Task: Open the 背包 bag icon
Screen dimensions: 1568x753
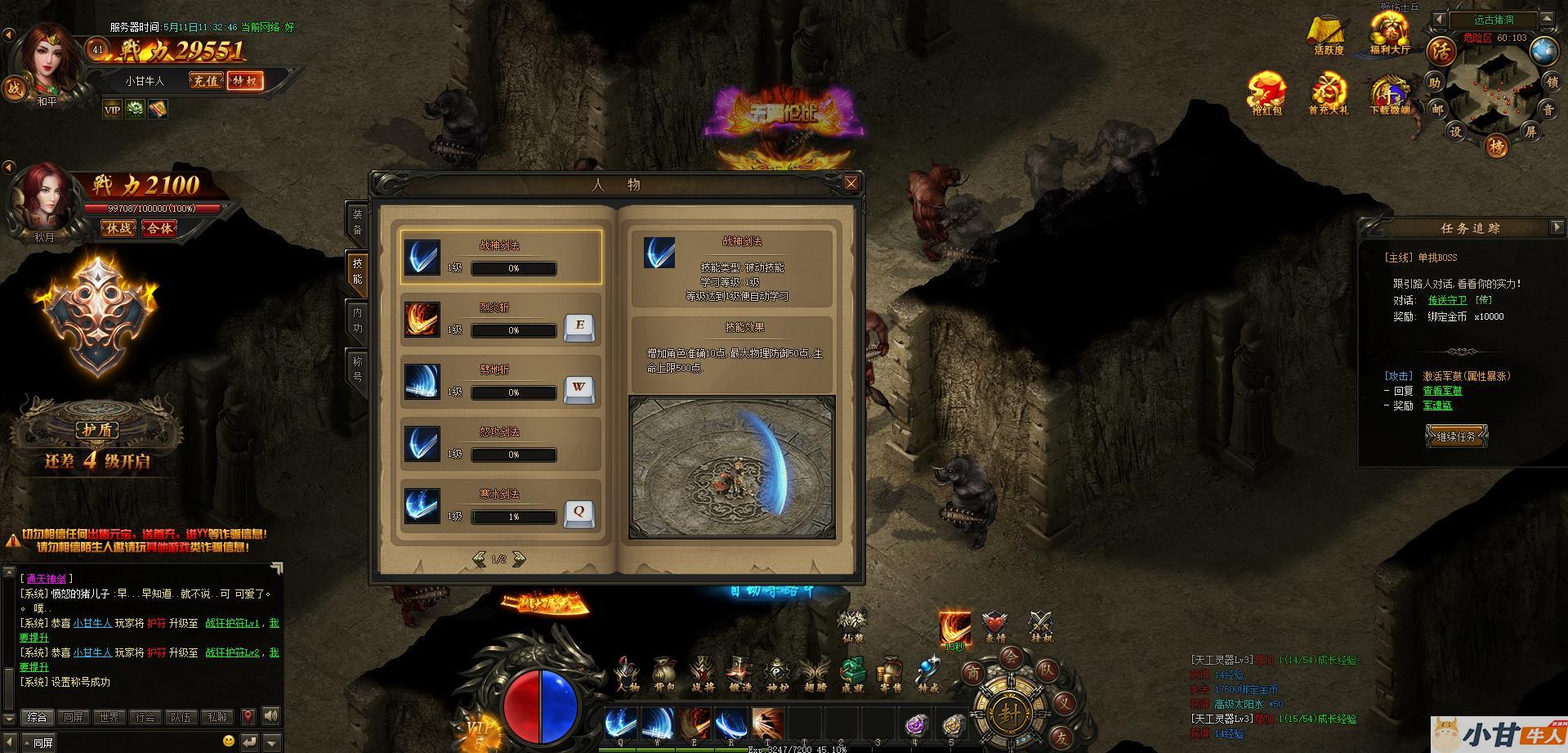Action: pos(664,675)
